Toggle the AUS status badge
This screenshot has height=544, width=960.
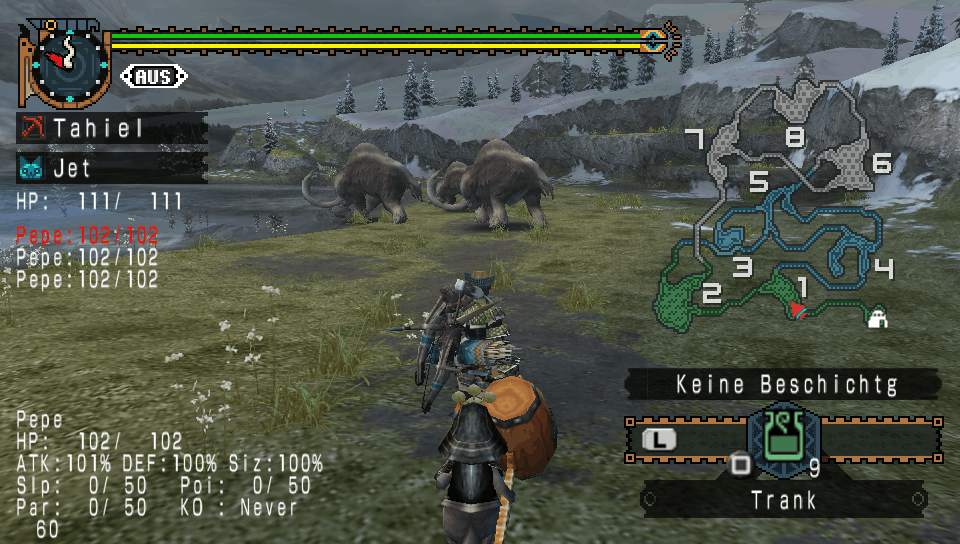pyautogui.click(x=154, y=76)
